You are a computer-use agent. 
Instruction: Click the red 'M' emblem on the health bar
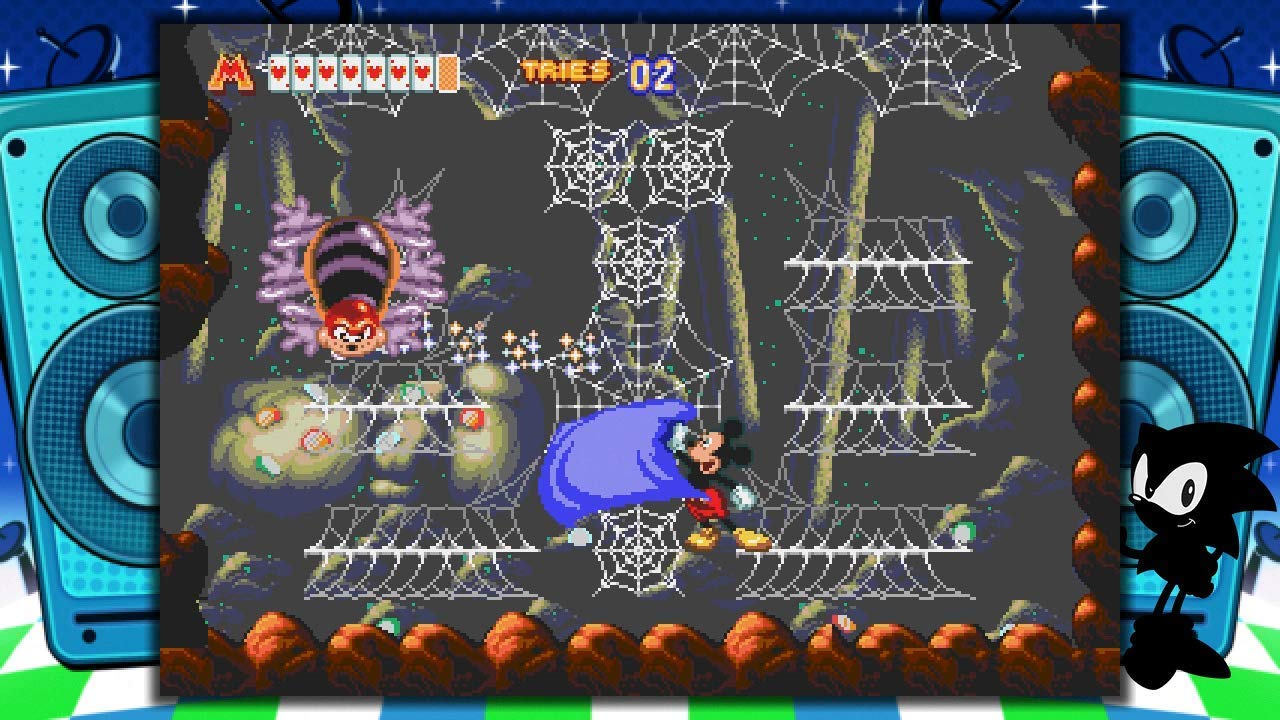pyautogui.click(x=228, y=70)
